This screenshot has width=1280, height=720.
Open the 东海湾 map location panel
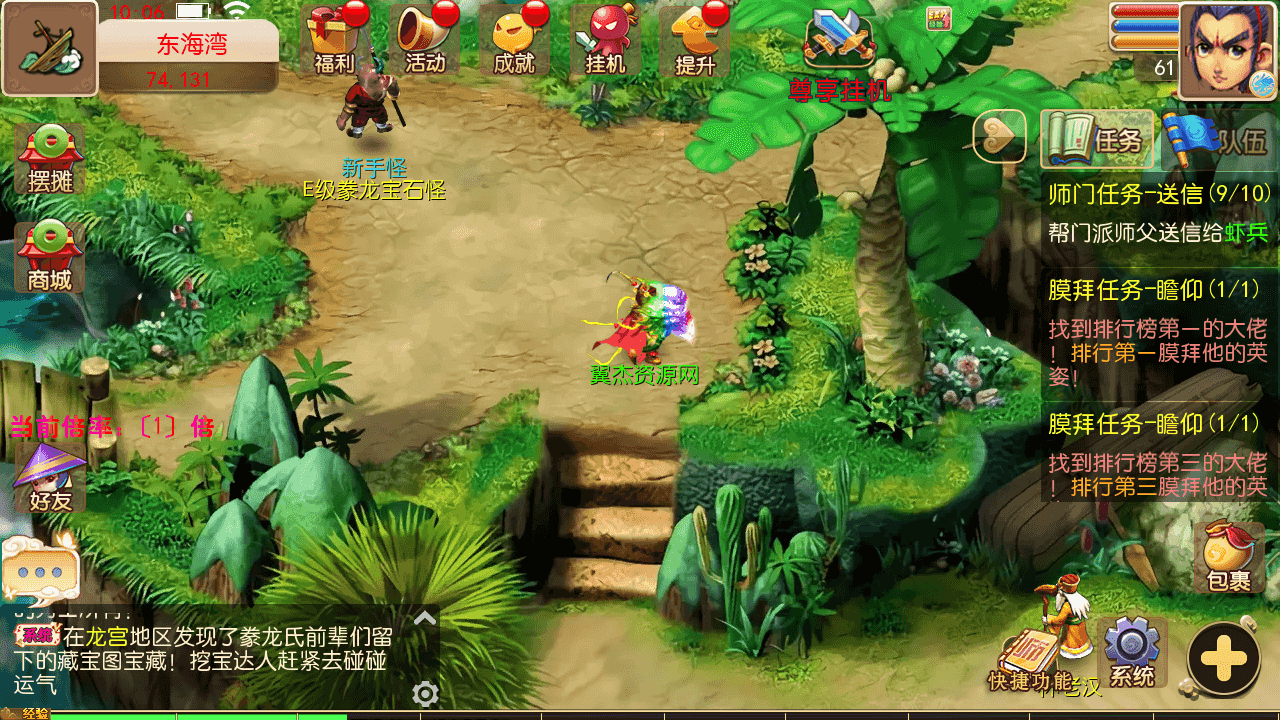click(x=188, y=57)
